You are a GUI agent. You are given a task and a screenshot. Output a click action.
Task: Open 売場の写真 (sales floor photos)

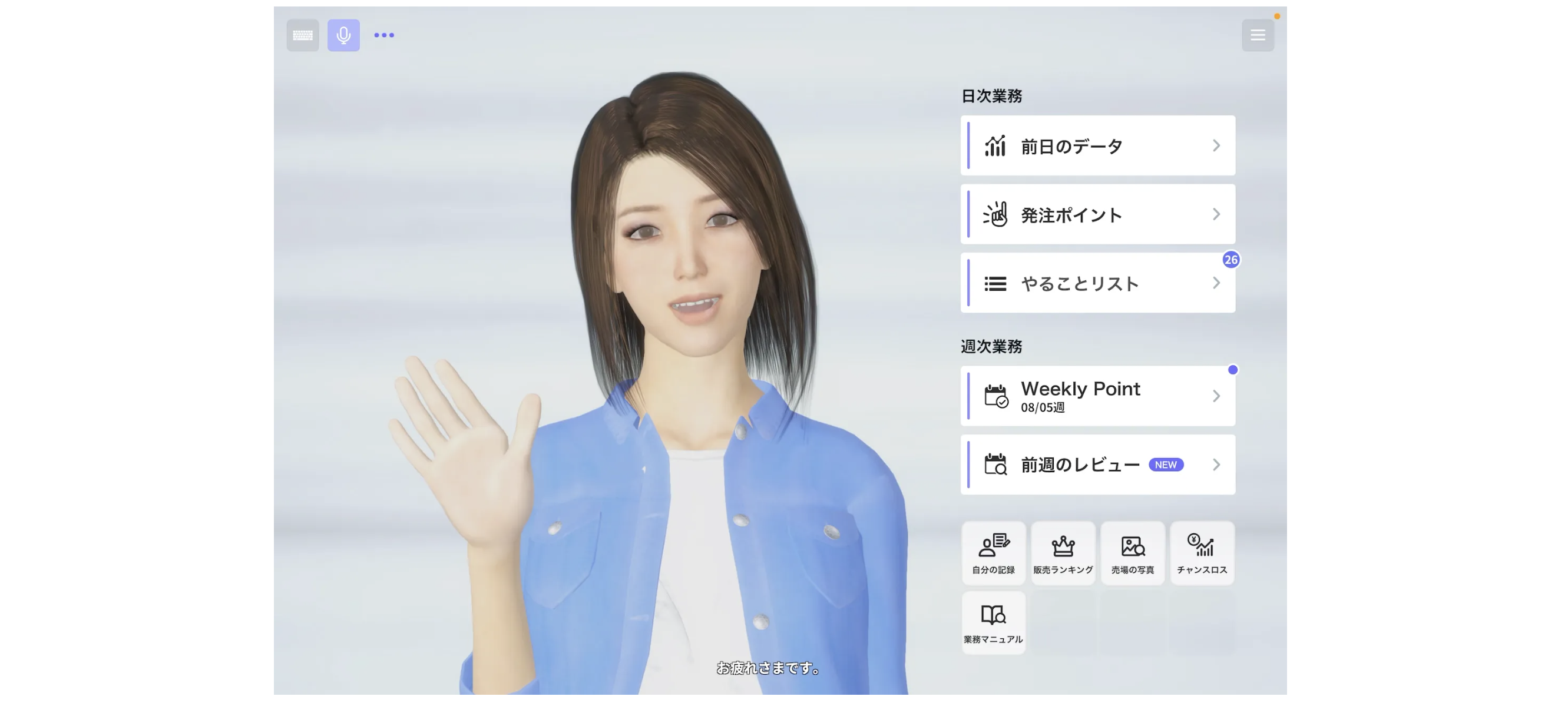(x=1133, y=553)
